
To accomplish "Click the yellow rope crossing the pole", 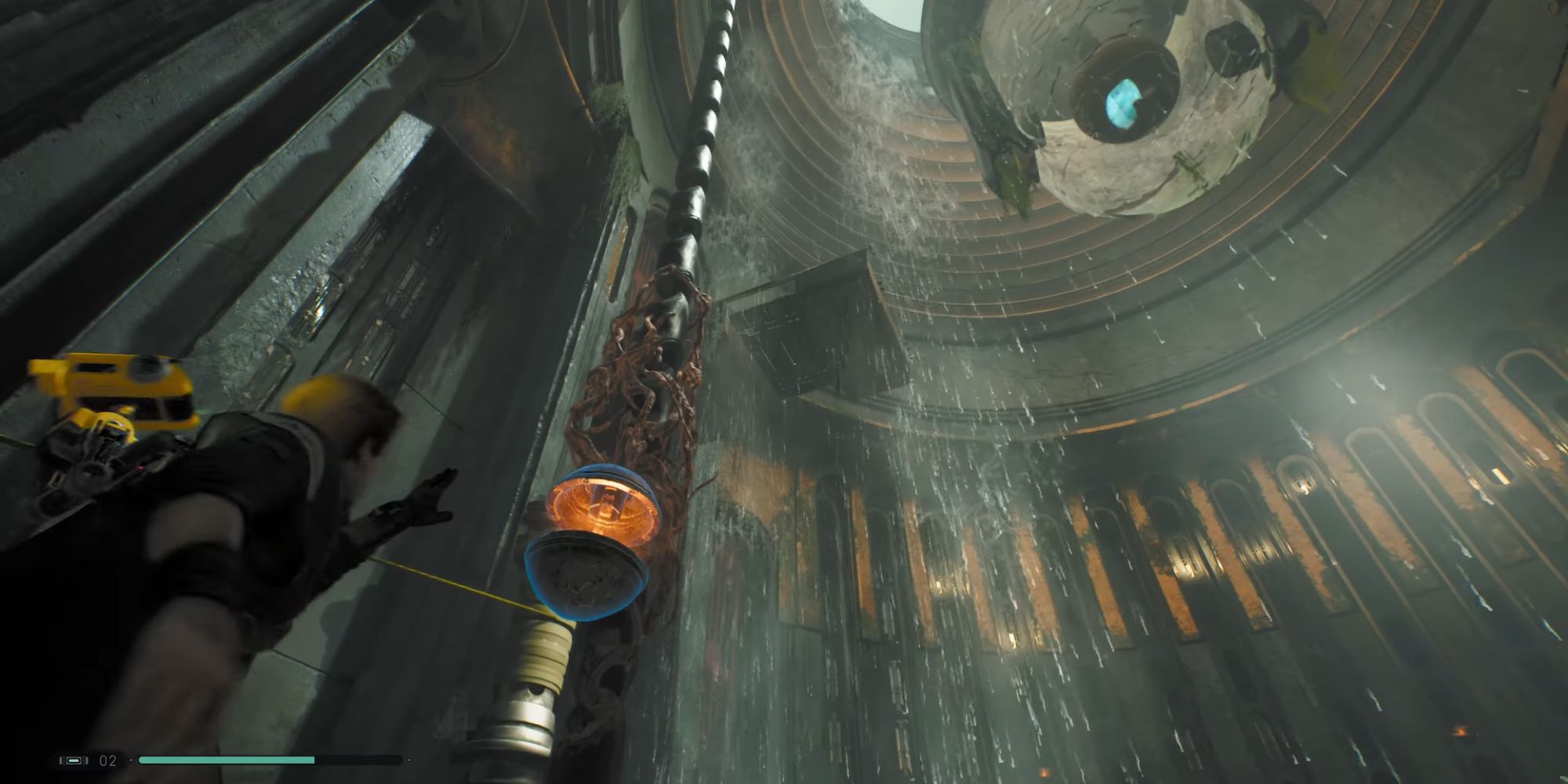I will (x=470, y=588).
